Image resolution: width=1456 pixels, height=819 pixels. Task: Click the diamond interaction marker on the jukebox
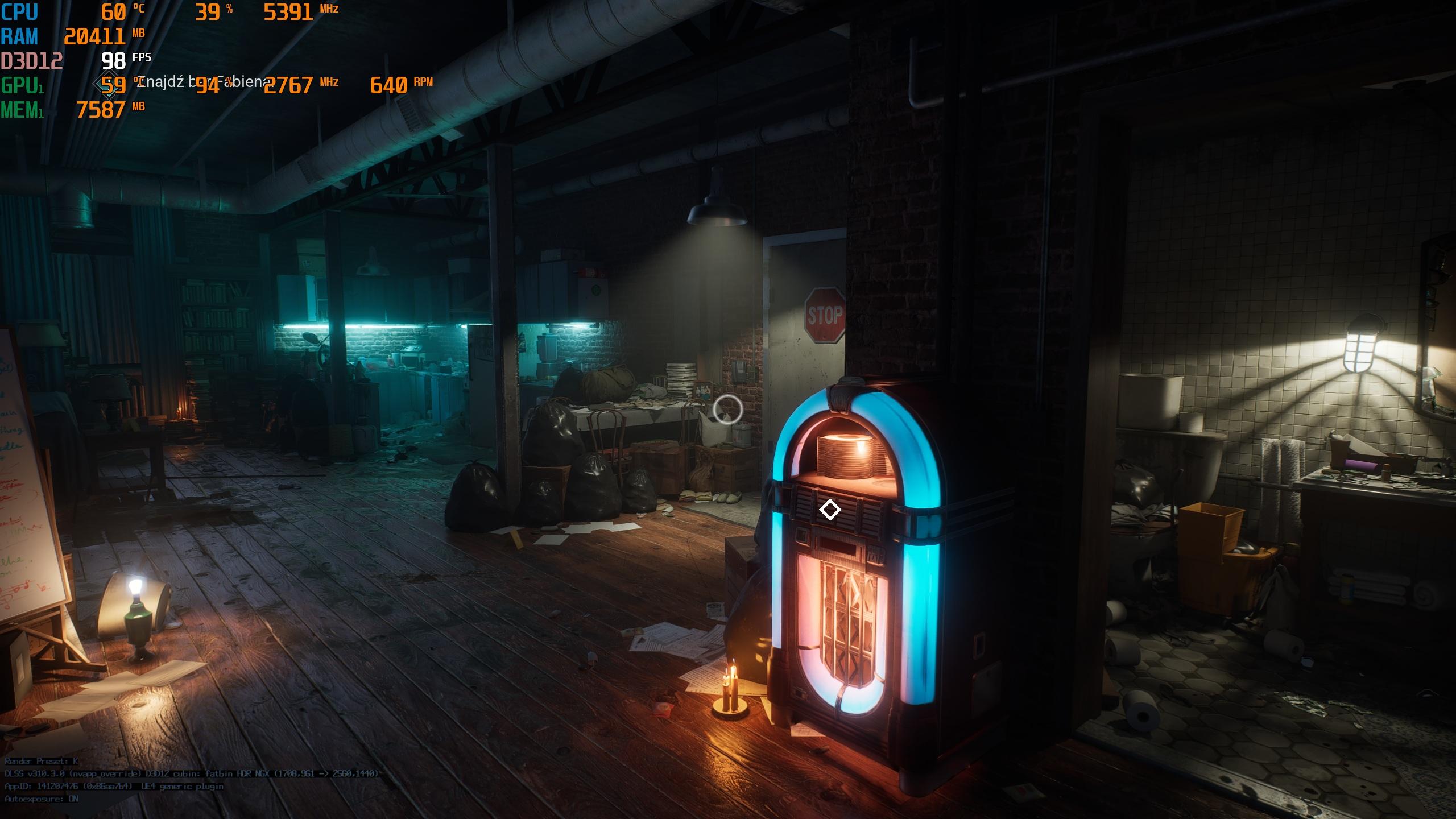[x=829, y=510]
